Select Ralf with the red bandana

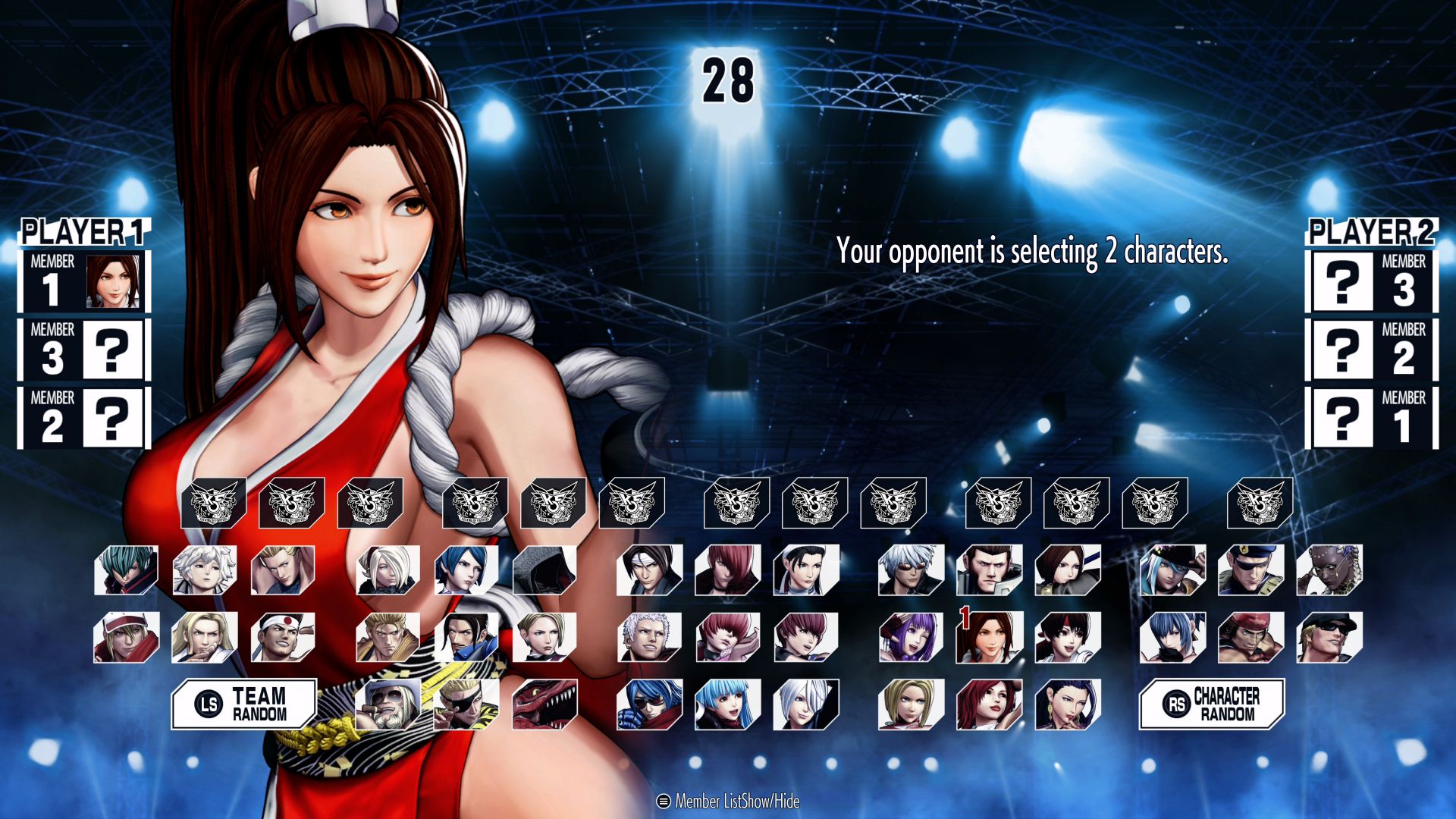coord(1250,638)
